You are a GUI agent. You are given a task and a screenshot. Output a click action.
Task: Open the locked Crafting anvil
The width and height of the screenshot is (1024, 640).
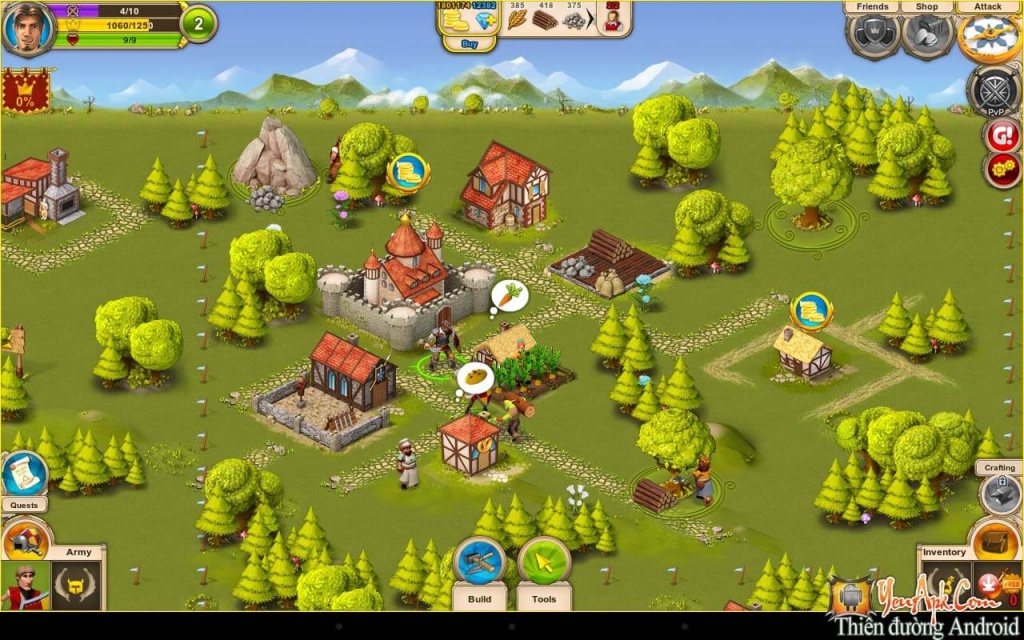click(999, 493)
